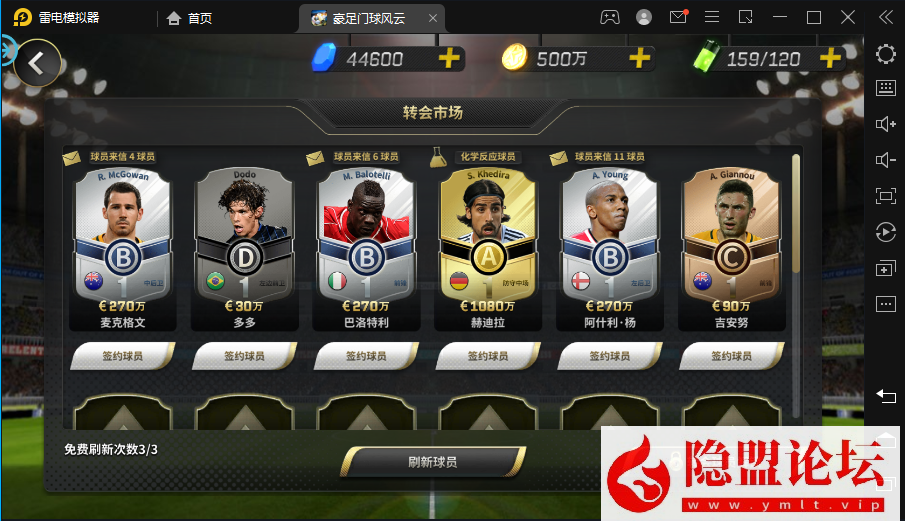Select S. Khedira player card

[x=488, y=240]
